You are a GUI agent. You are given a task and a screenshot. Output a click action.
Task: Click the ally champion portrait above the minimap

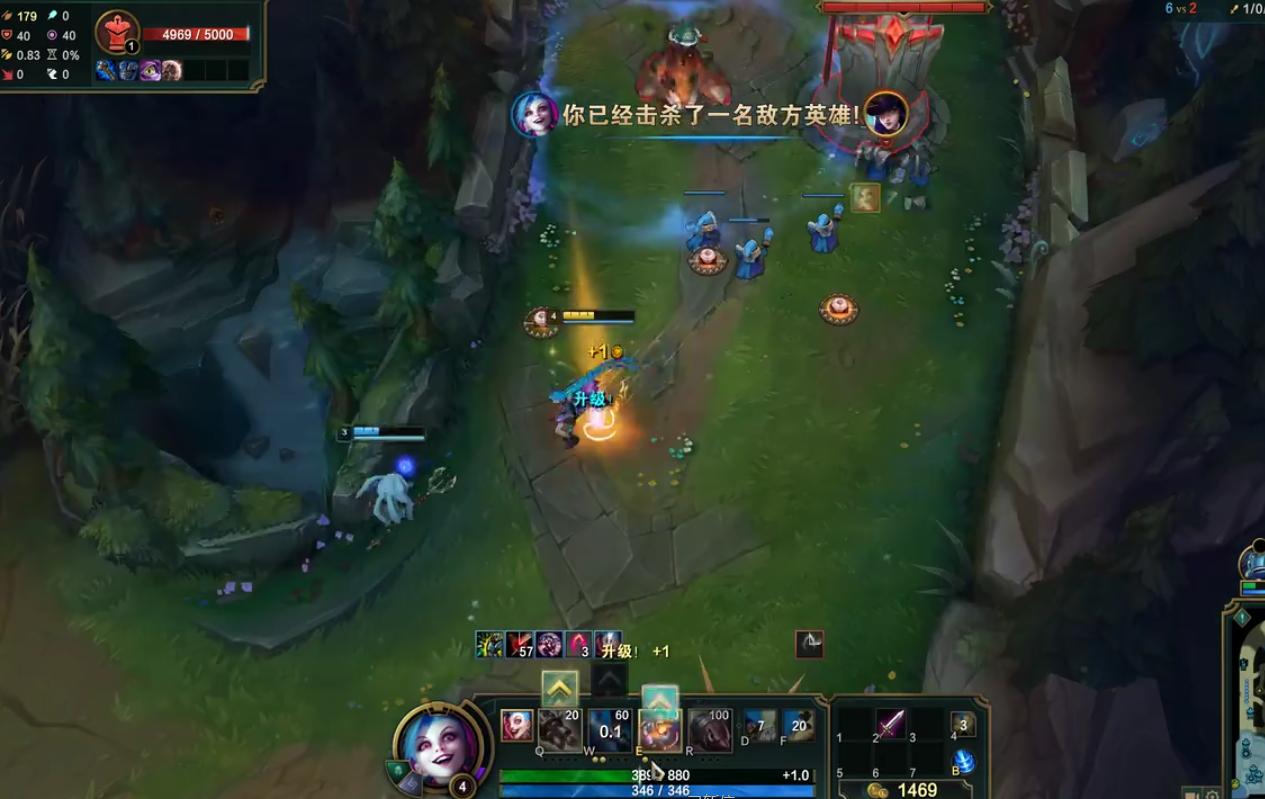point(1254,562)
